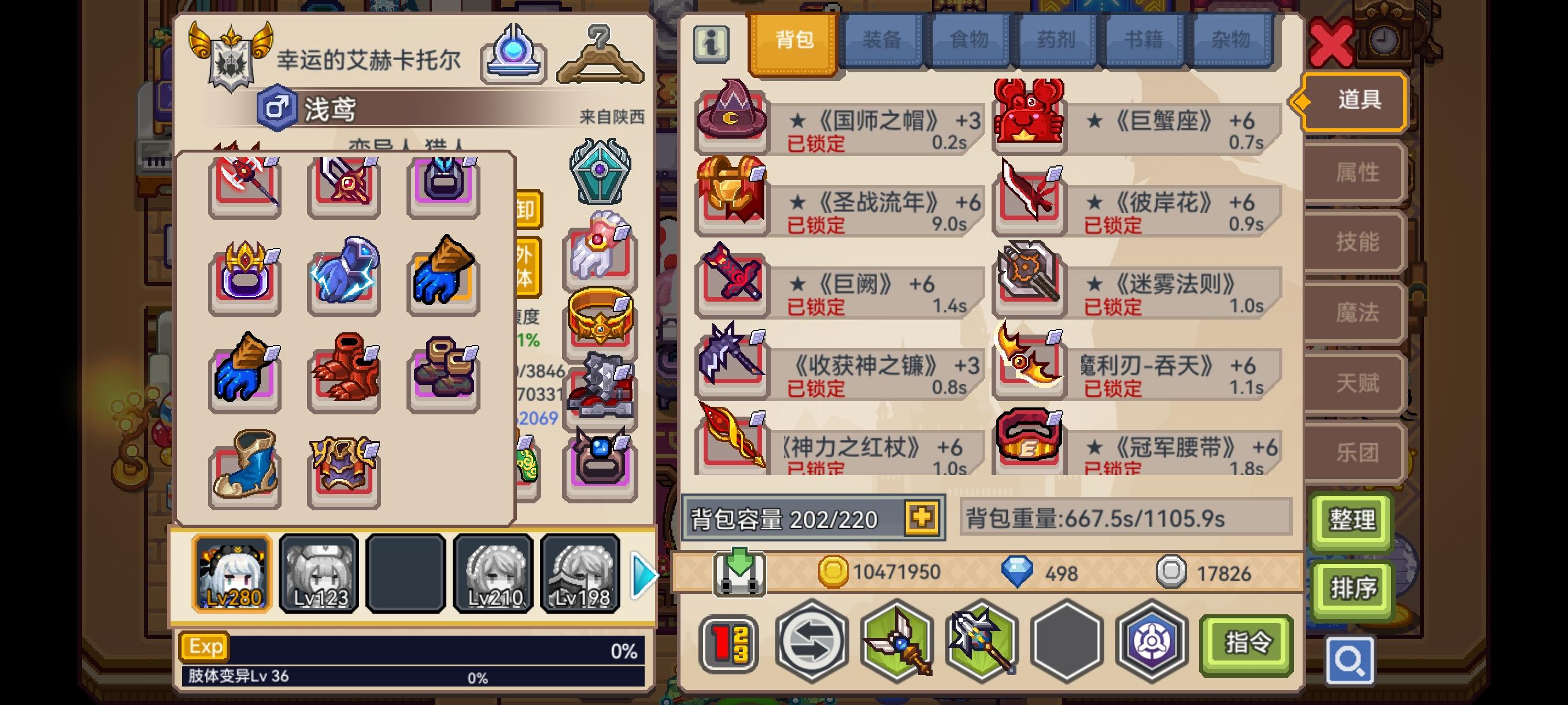Select the Lv210 character portrait
This screenshot has height=705, width=1568.
click(x=493, y=573)
